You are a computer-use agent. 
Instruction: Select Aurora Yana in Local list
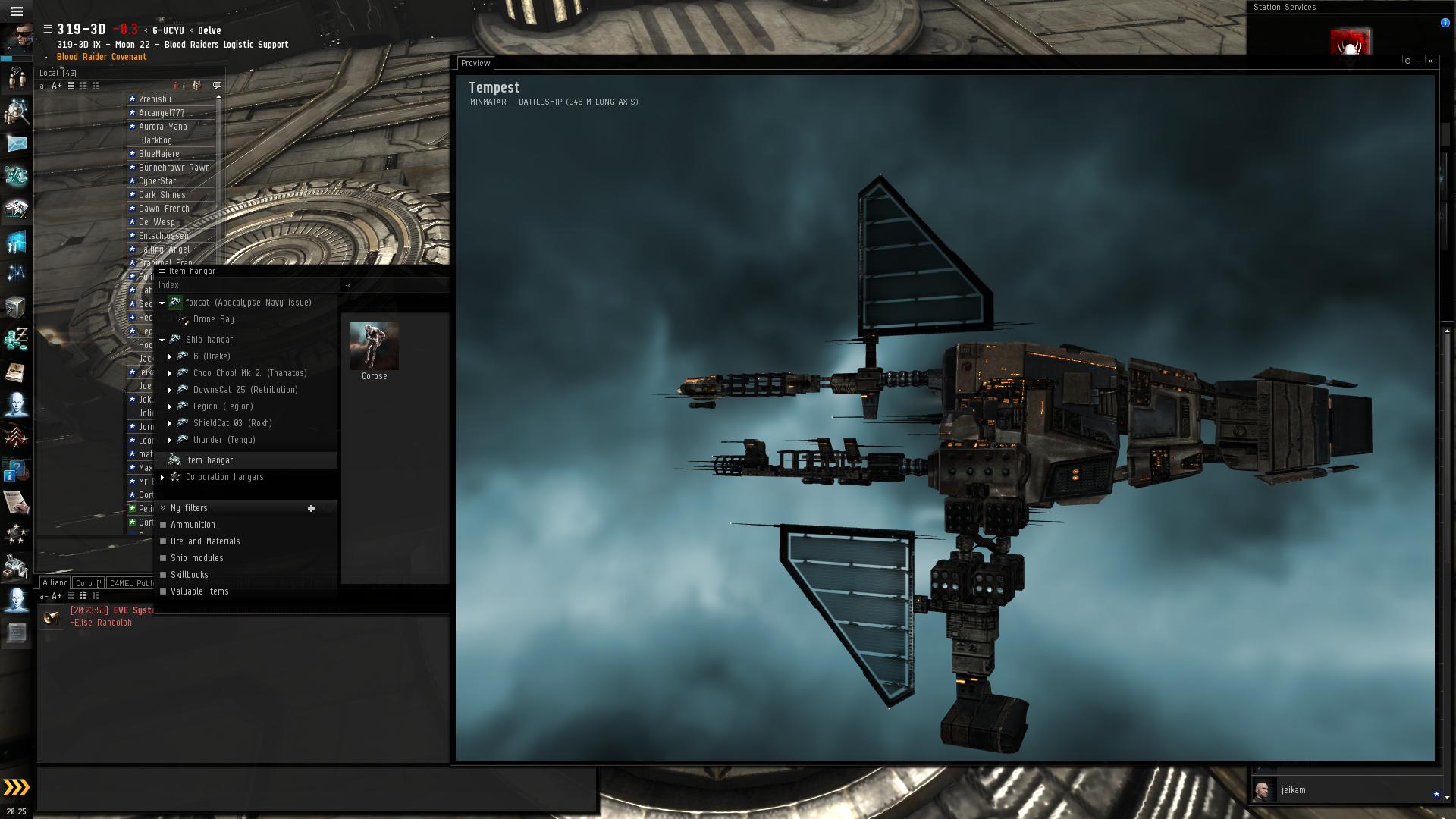(162, 127)
